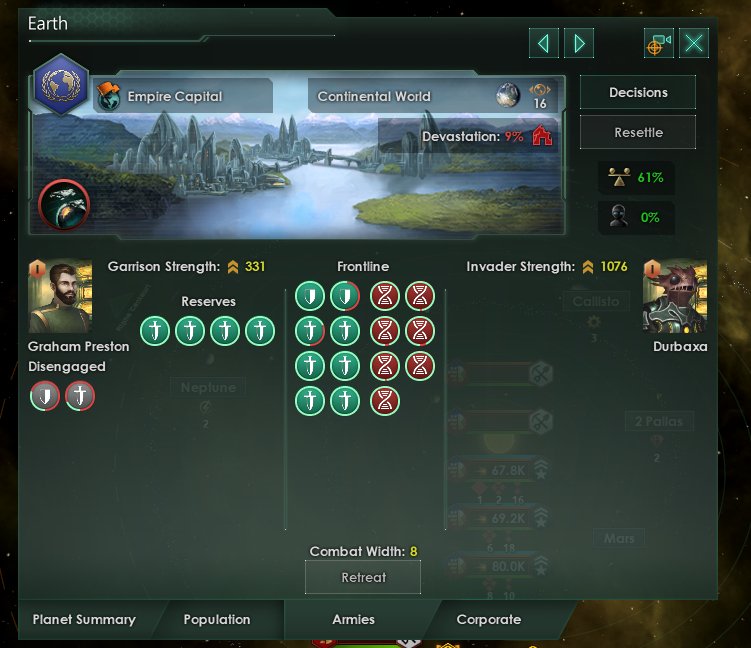
Task: Close the Earth planet window
Action: (695, 43)
